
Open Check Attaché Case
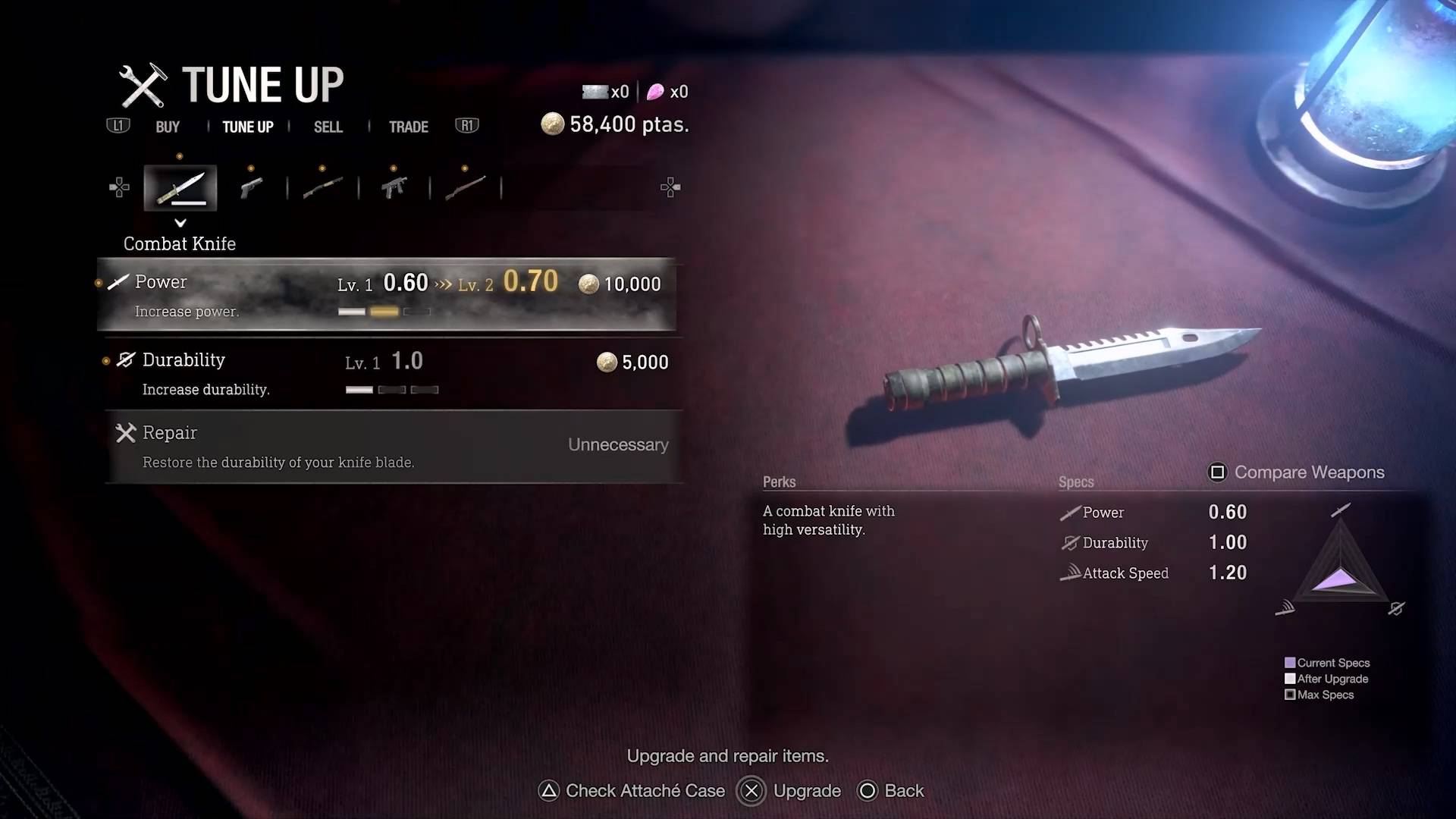tap(632, 791)
